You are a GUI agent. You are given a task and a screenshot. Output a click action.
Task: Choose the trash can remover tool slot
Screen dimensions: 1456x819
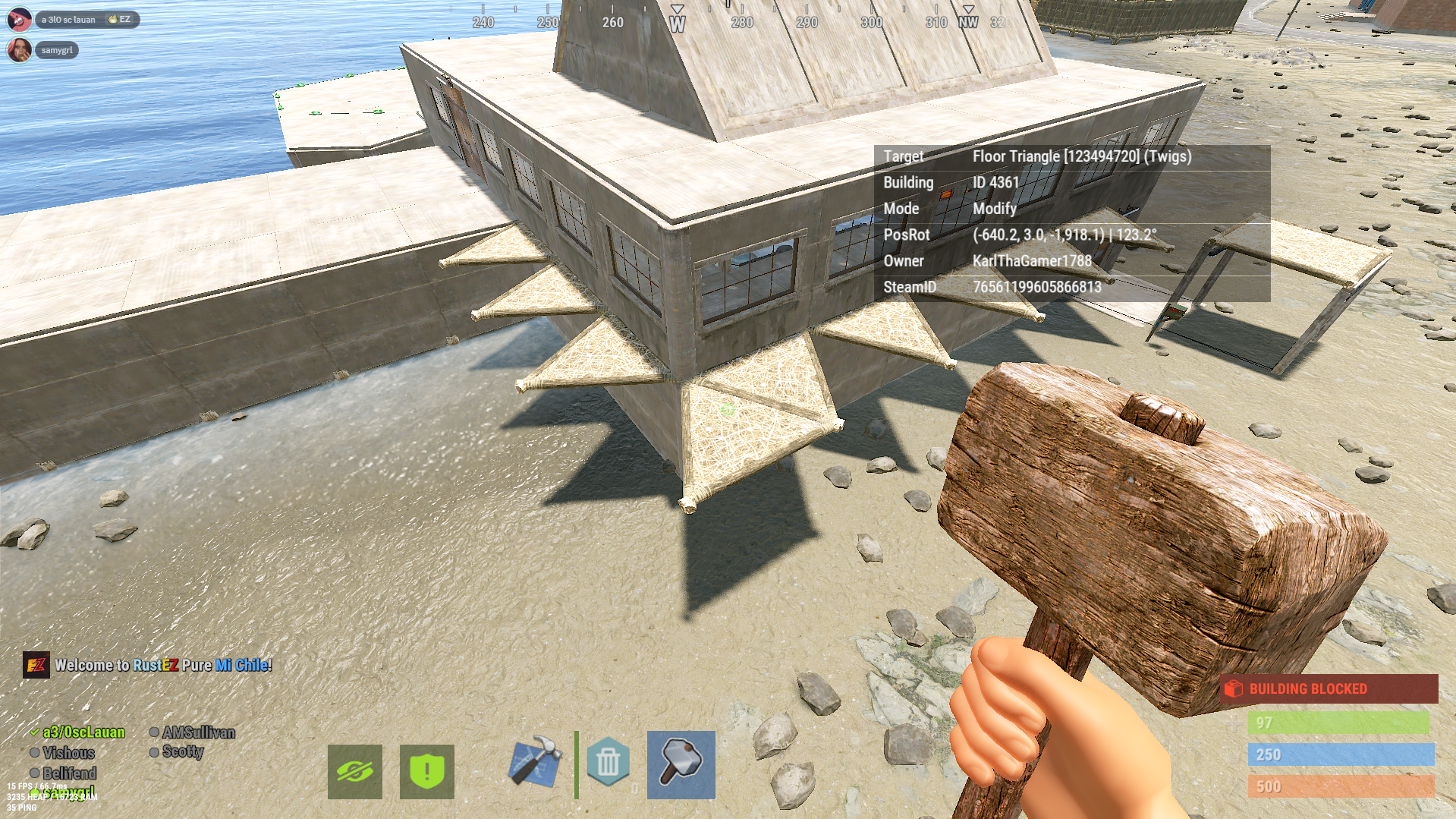[608, 763]
